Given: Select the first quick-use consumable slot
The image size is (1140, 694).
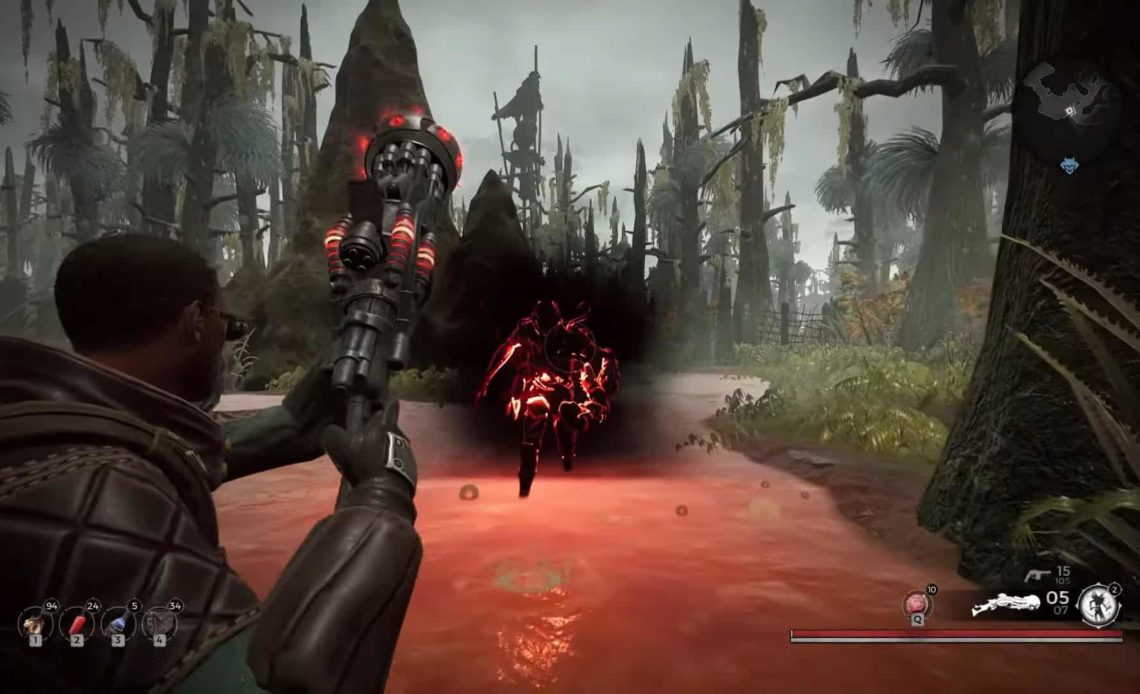Looking at the screenshot, I should coord(35,624).
